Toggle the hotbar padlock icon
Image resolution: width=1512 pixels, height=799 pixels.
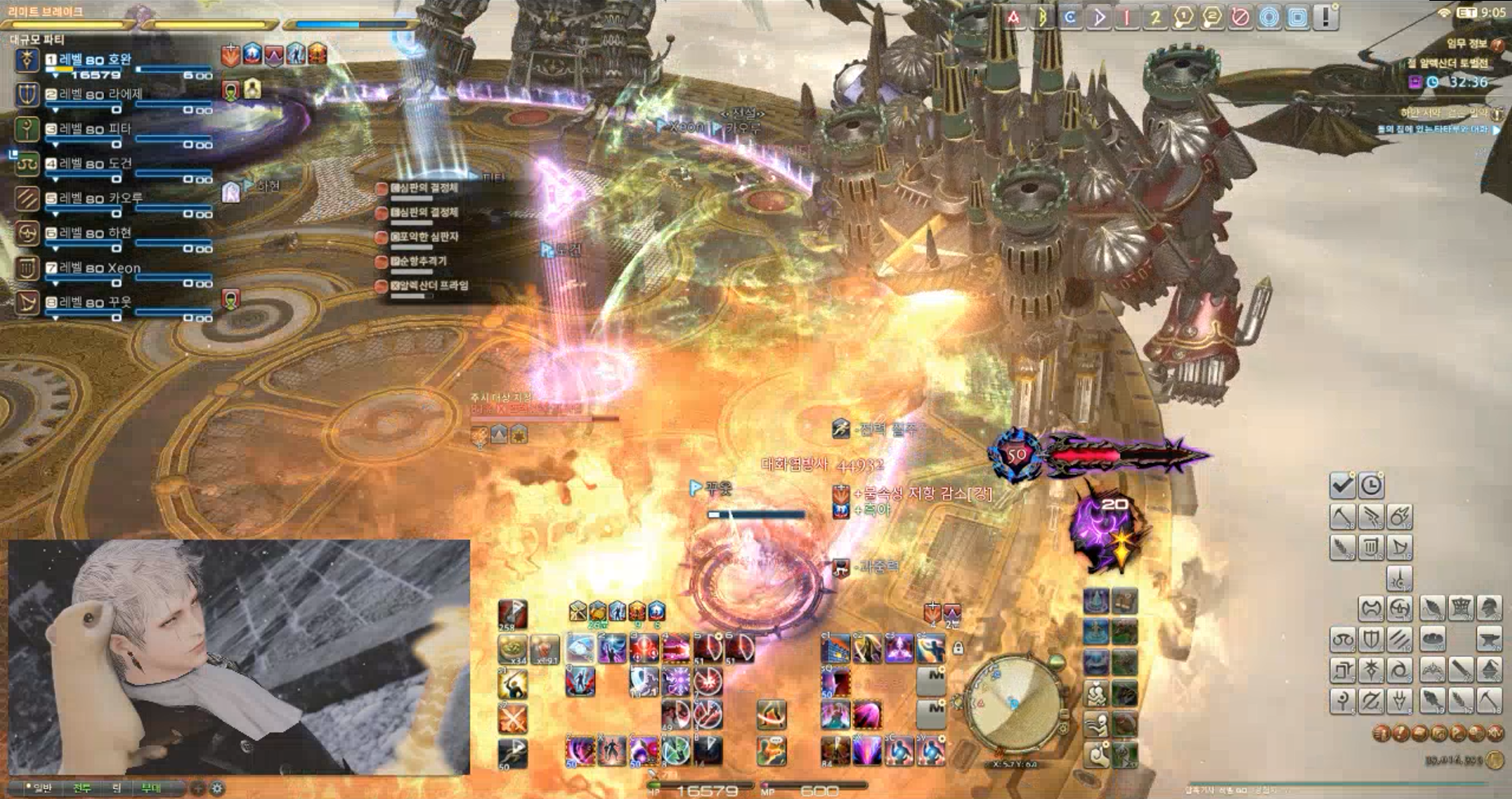pos(958,648)
